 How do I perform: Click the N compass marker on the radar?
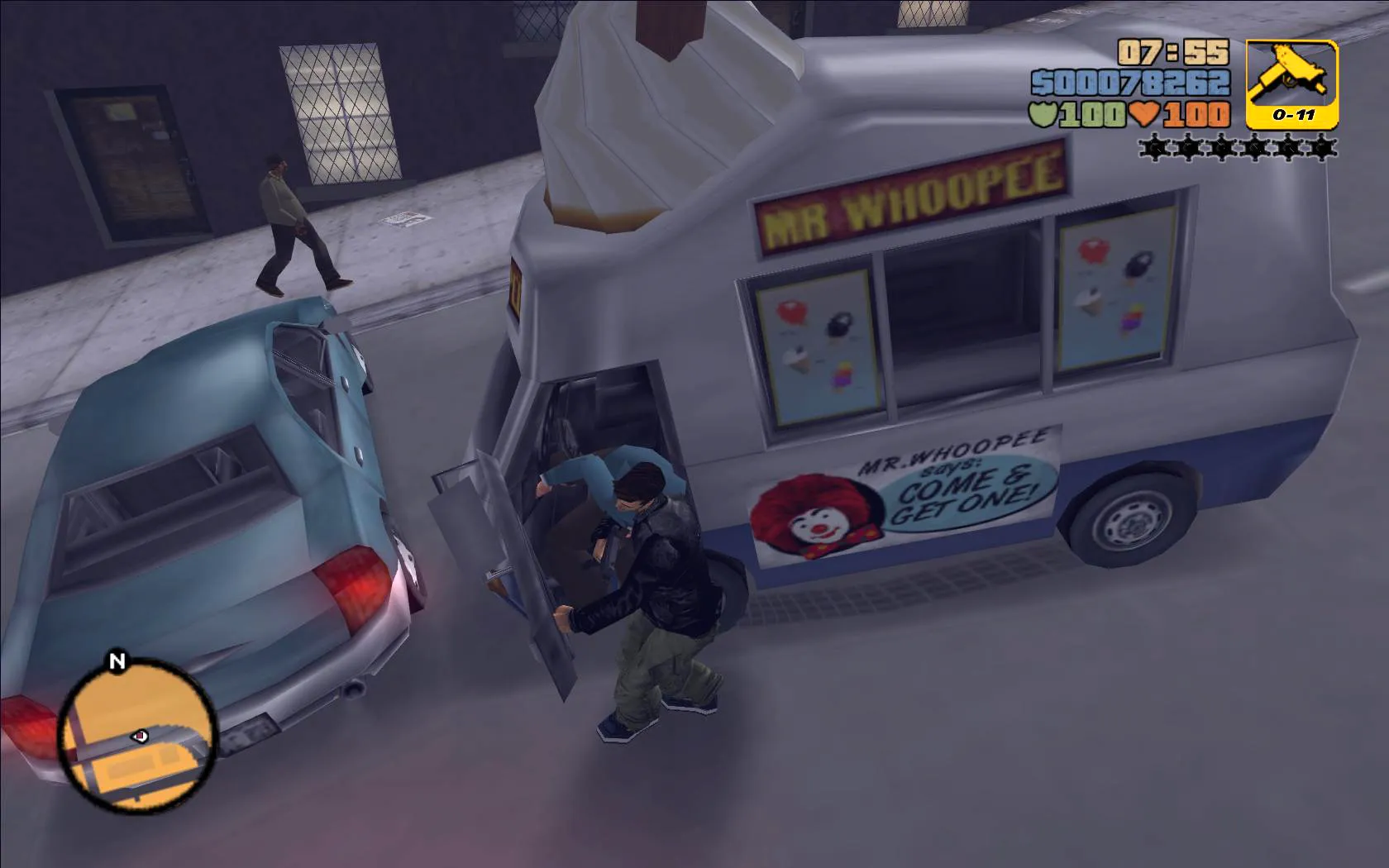(x=116, y=662)
